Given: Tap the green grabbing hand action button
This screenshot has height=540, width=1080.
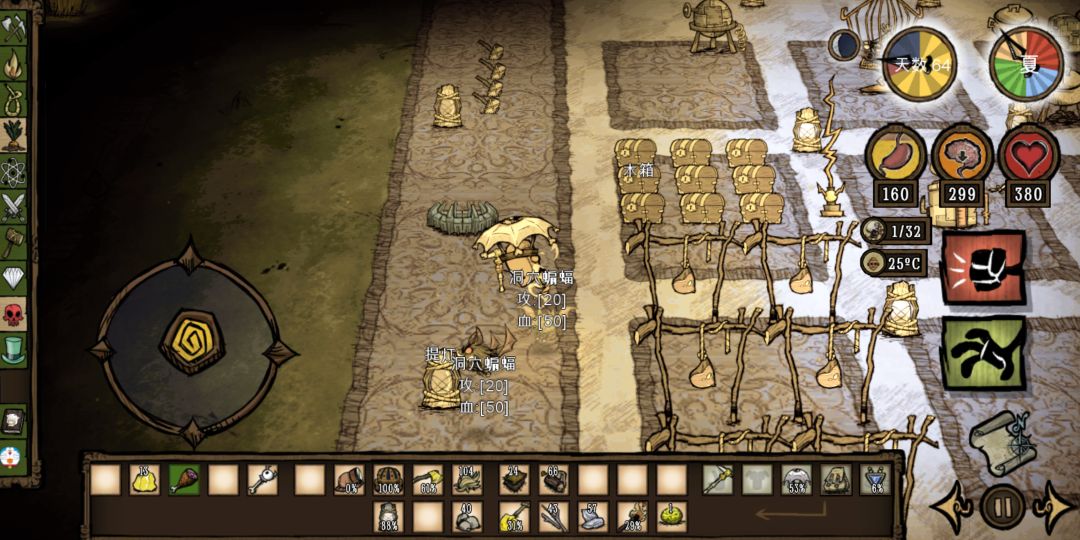Looking at the screenshot, I should pos(983,353).
